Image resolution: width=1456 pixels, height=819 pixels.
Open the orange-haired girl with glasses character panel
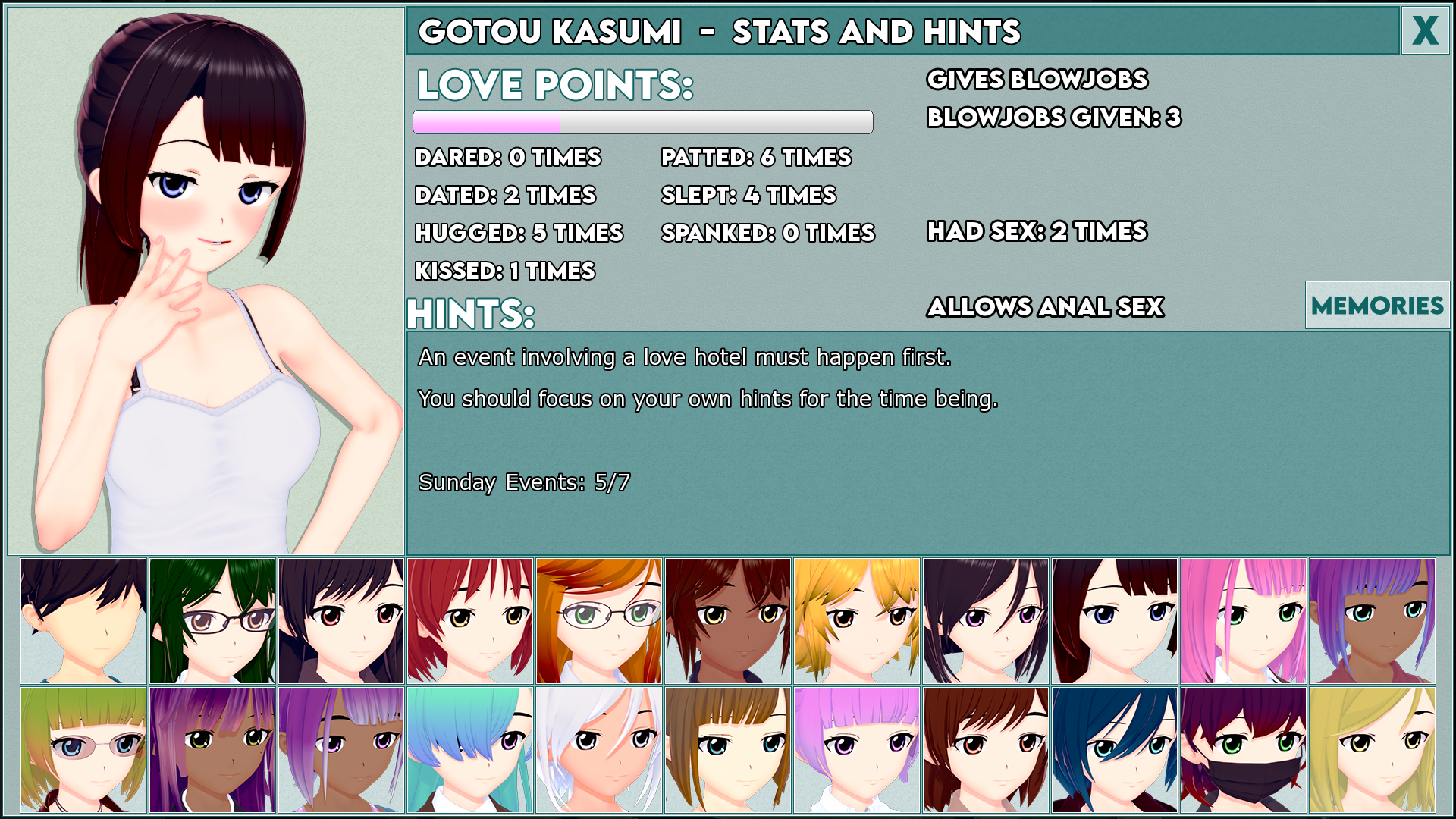(603, 620)
